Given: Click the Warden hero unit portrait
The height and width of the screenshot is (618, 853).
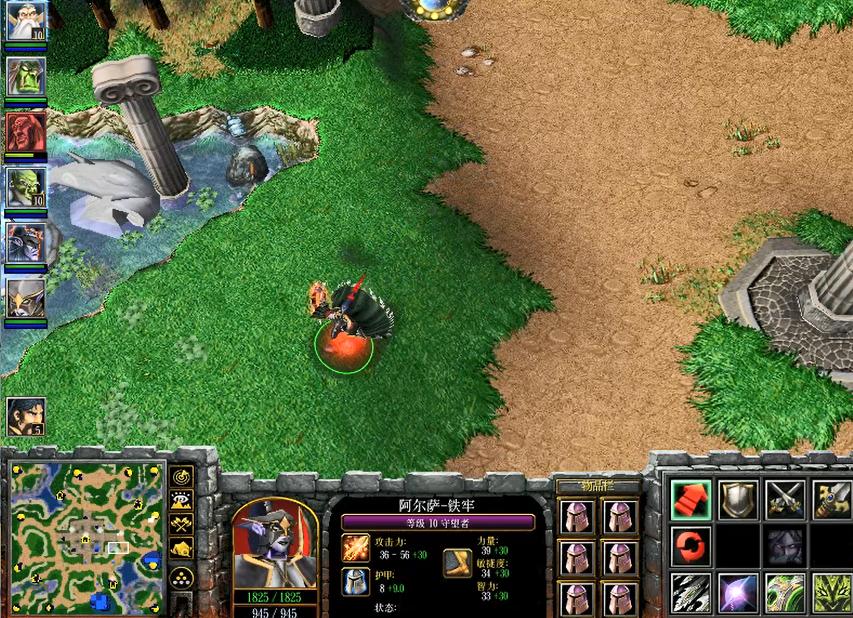Looking at the screenshot, I should click(275, 545).
